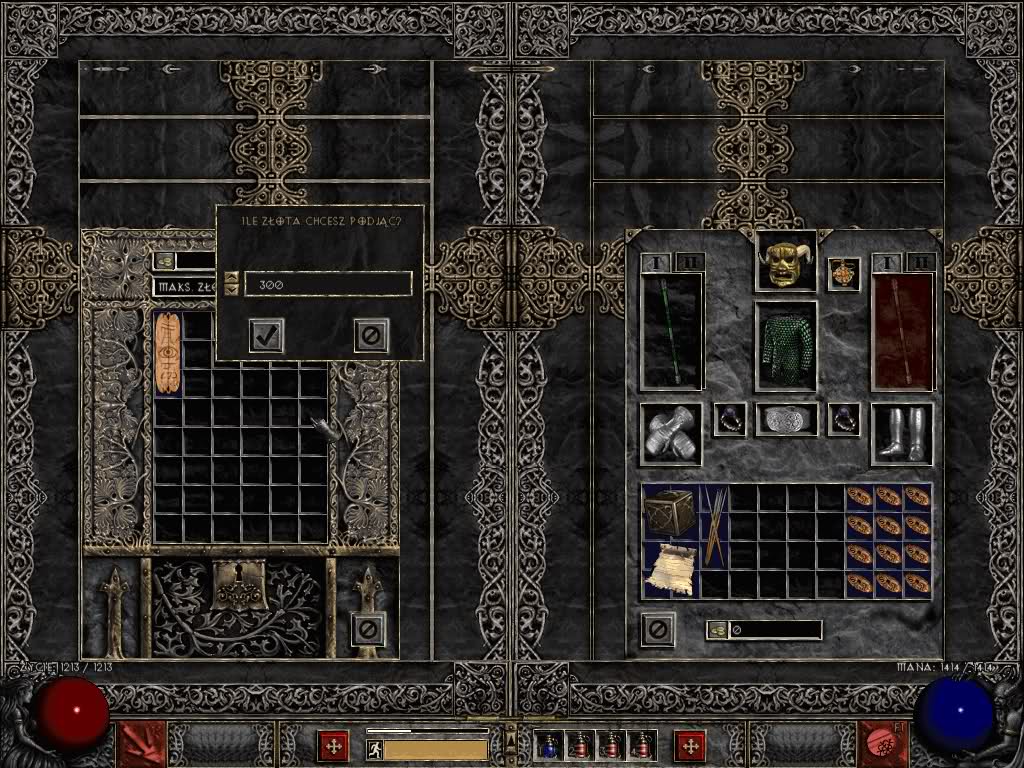The image size is (1024, 768).
Task: Close the stash panel
Action: pos(368,629)
